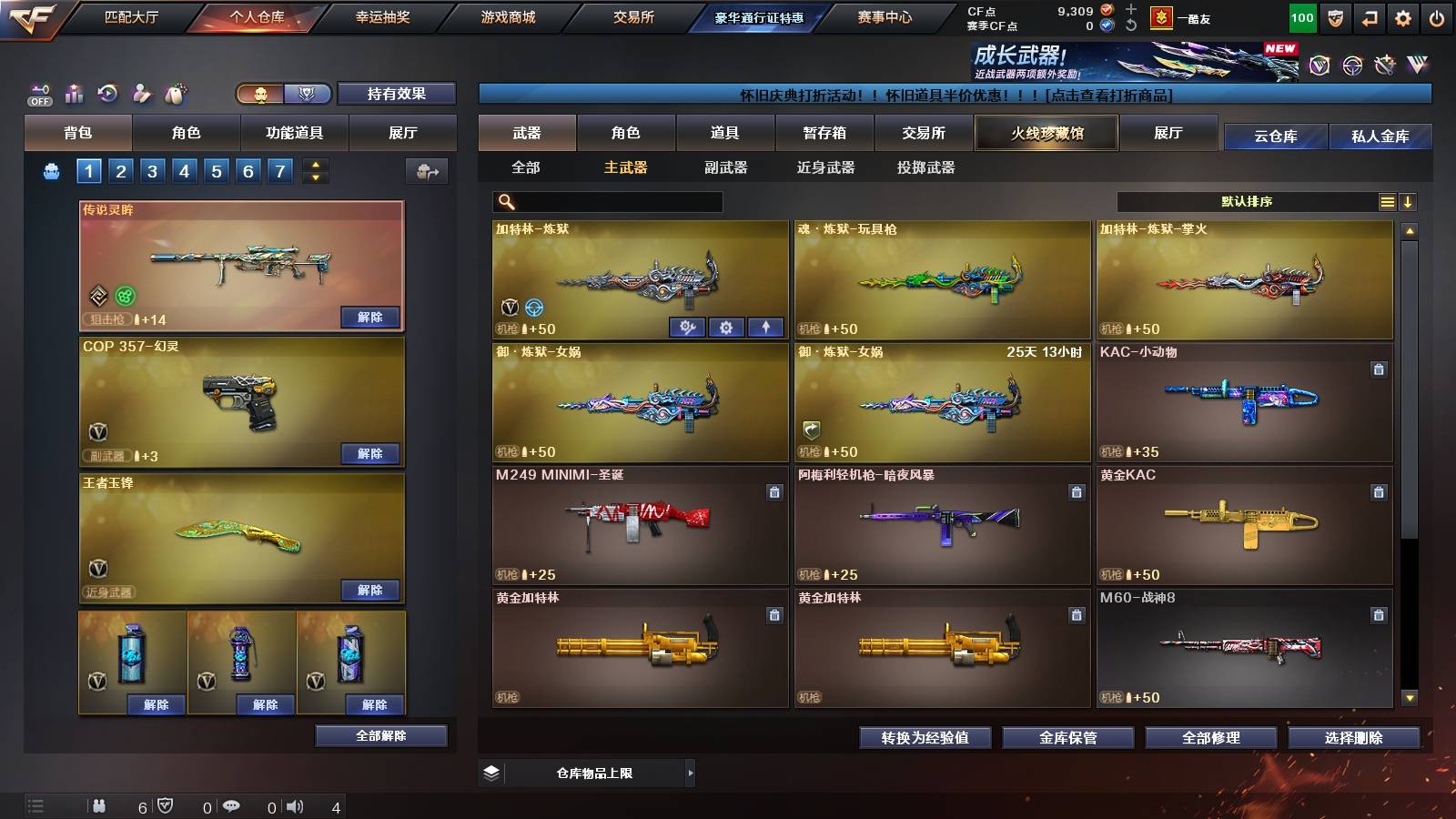Open the 默认排序 sort dropdown
The image size is (1456, 819).
tap(1247, 200)
